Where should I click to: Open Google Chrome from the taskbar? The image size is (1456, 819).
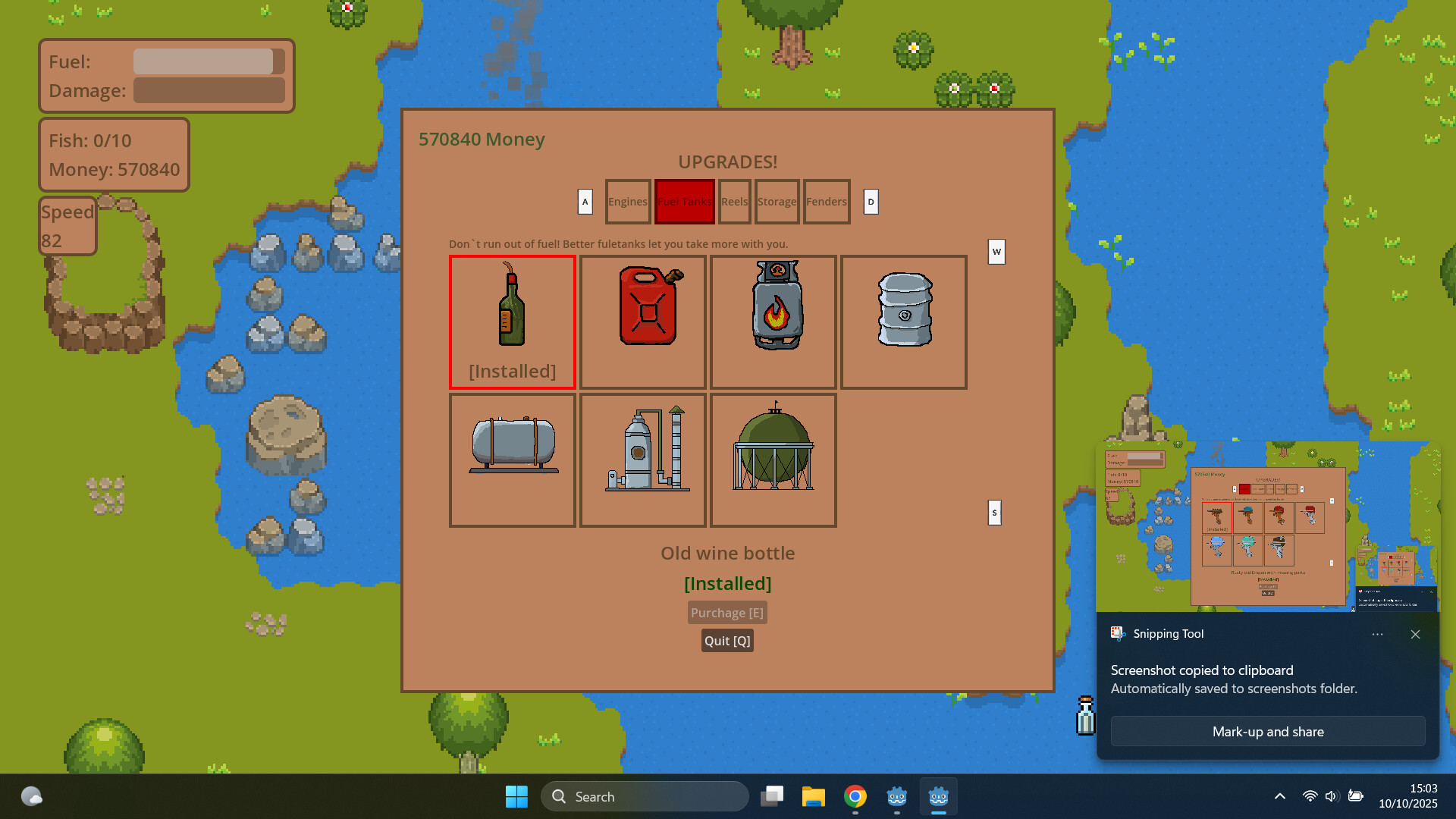855,796
